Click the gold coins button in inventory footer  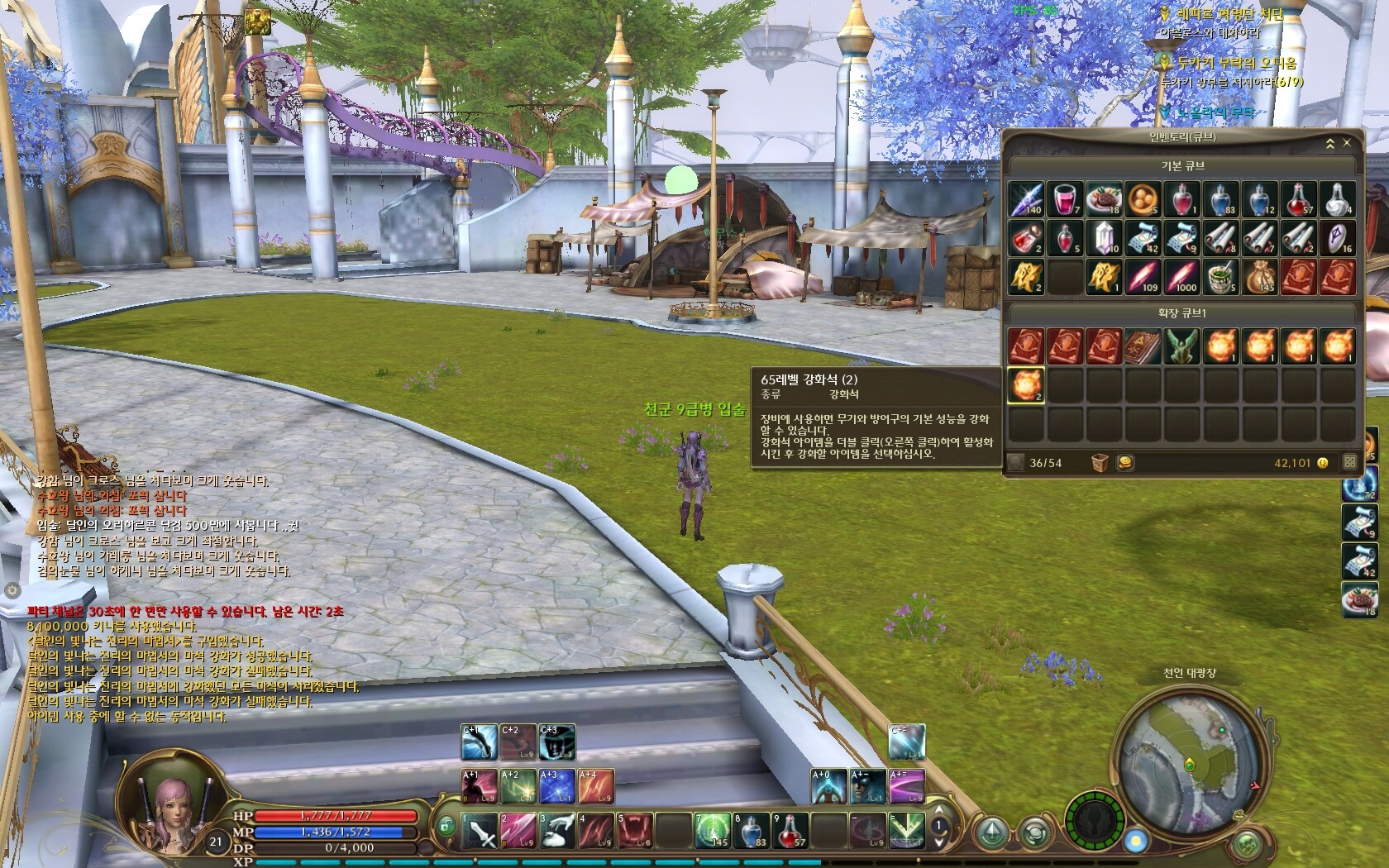tap(1125, 463)
